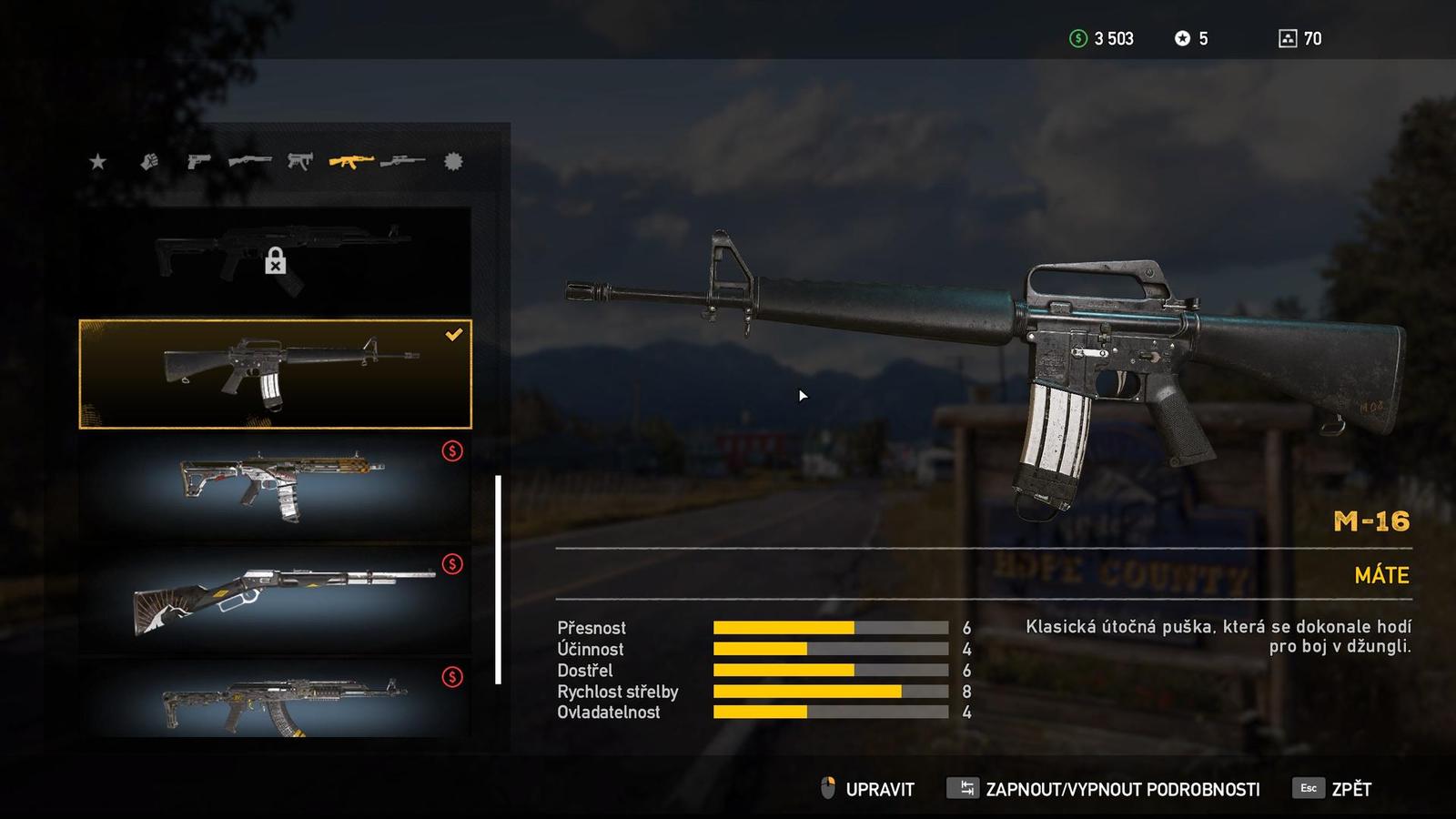This screenshot has height=819, width=1456.
Task: Select the lever-action rifle with painted stock
Action: (x=275, y=599)
